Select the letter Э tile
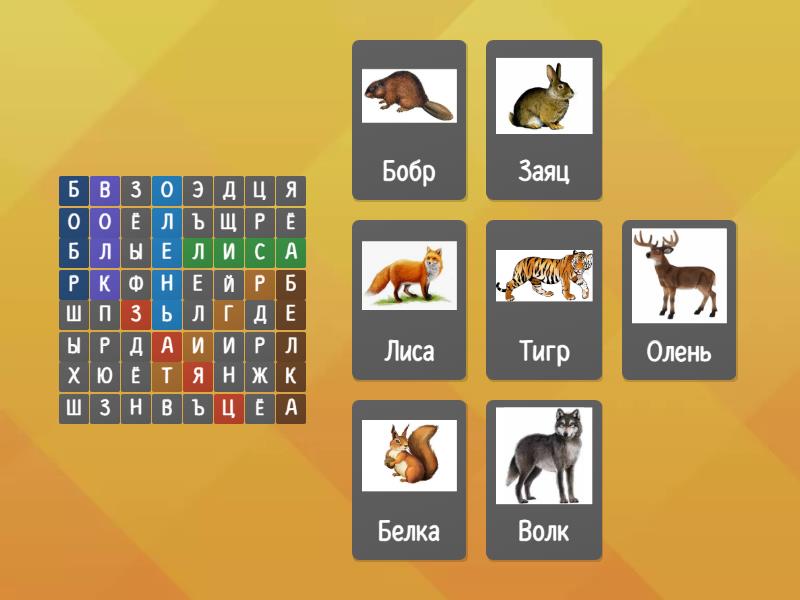800x600 pixels. (x=198, y=190)
